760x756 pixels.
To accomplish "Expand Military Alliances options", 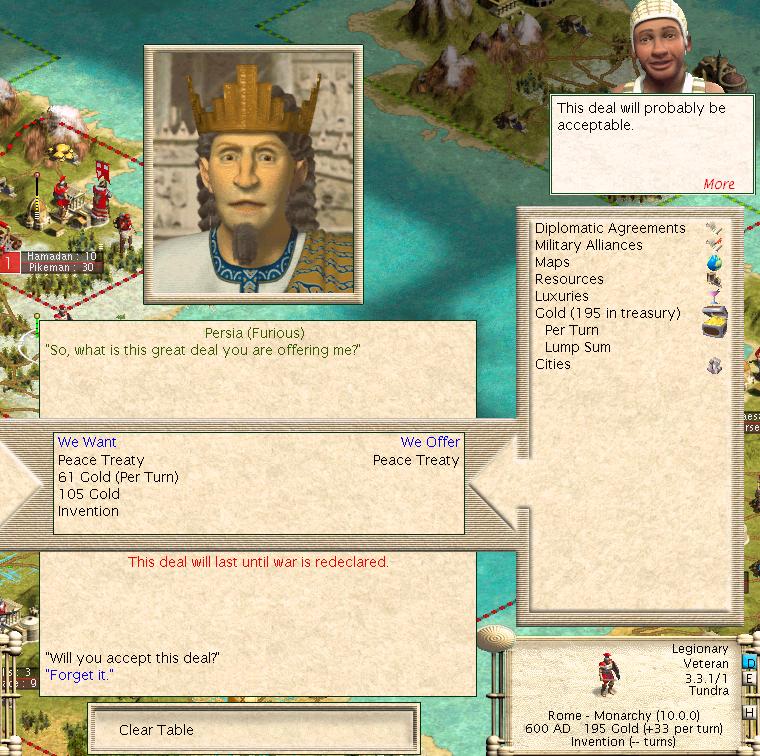I will (588, 245).
